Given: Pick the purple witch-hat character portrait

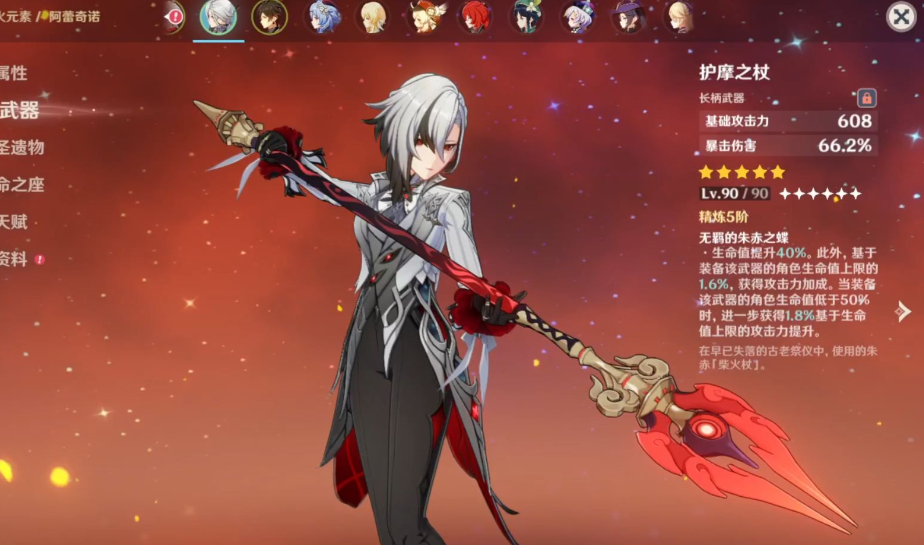Looking at the screenshot, I should point(628,17).
